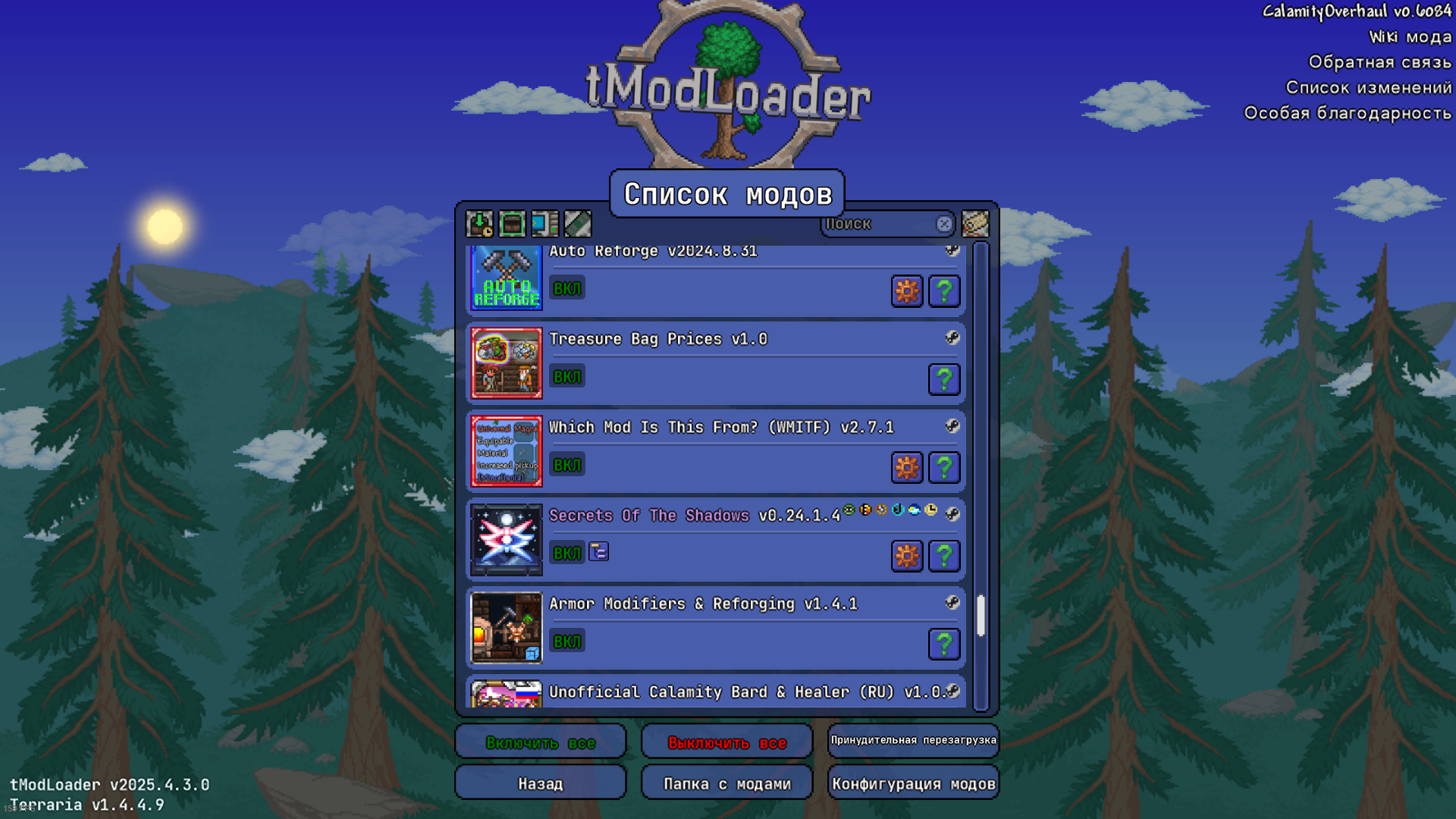
Task: Show Armor Modifiers & Reforging more info
Action: click(944, 644)
